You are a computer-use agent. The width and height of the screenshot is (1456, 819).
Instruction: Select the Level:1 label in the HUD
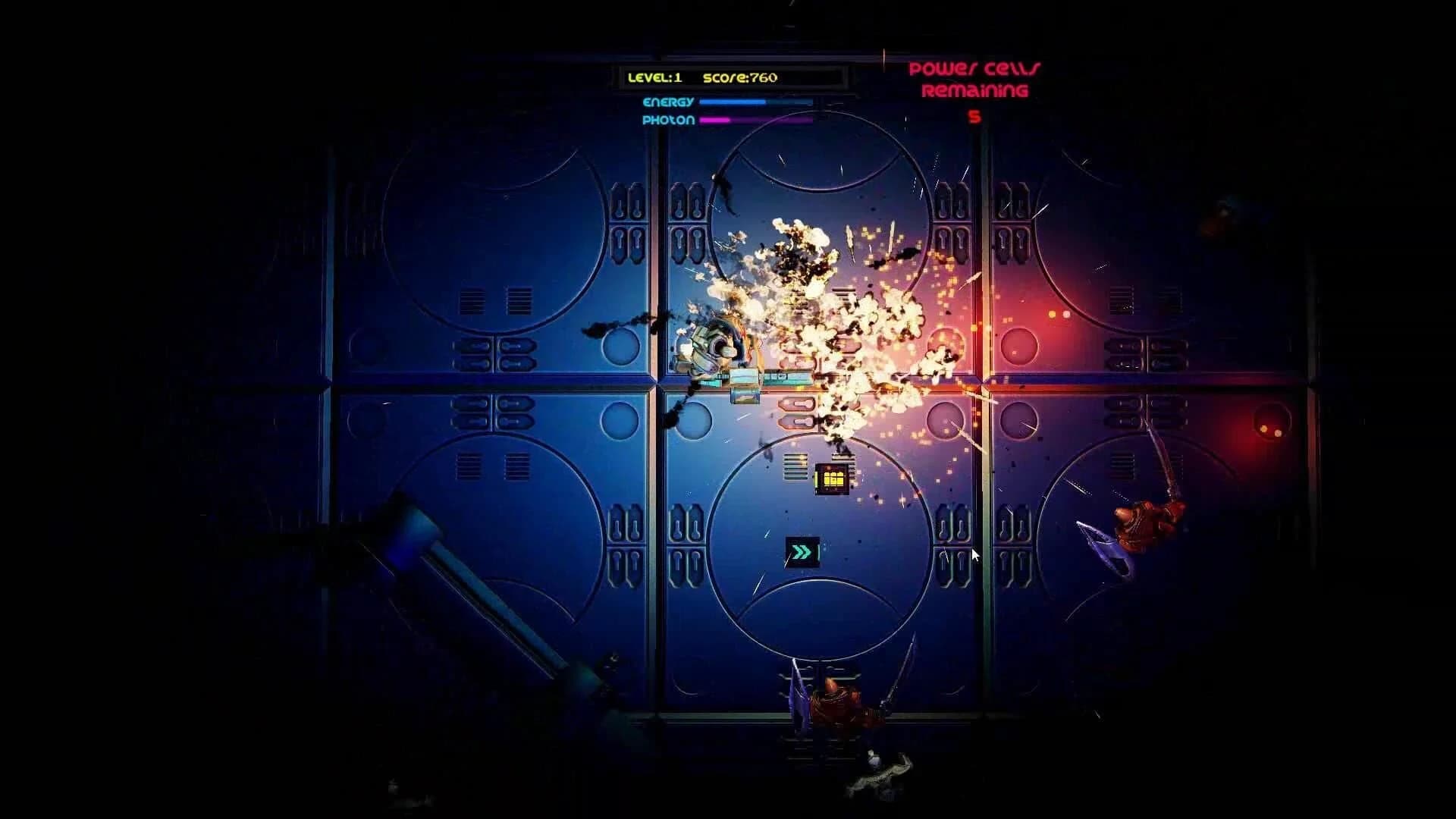(654, 77)
